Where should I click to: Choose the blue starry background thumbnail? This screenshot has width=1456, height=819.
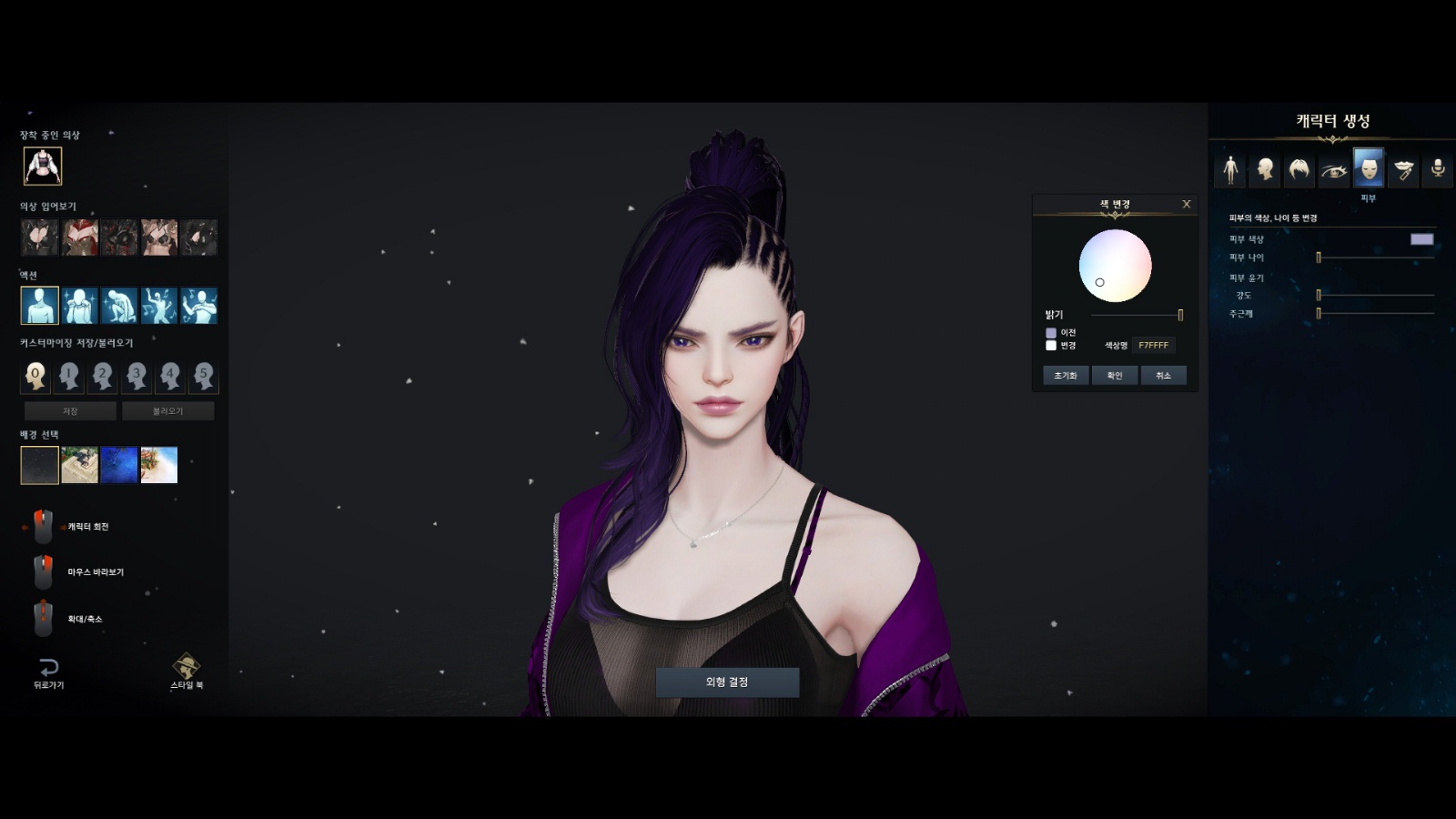119,465
